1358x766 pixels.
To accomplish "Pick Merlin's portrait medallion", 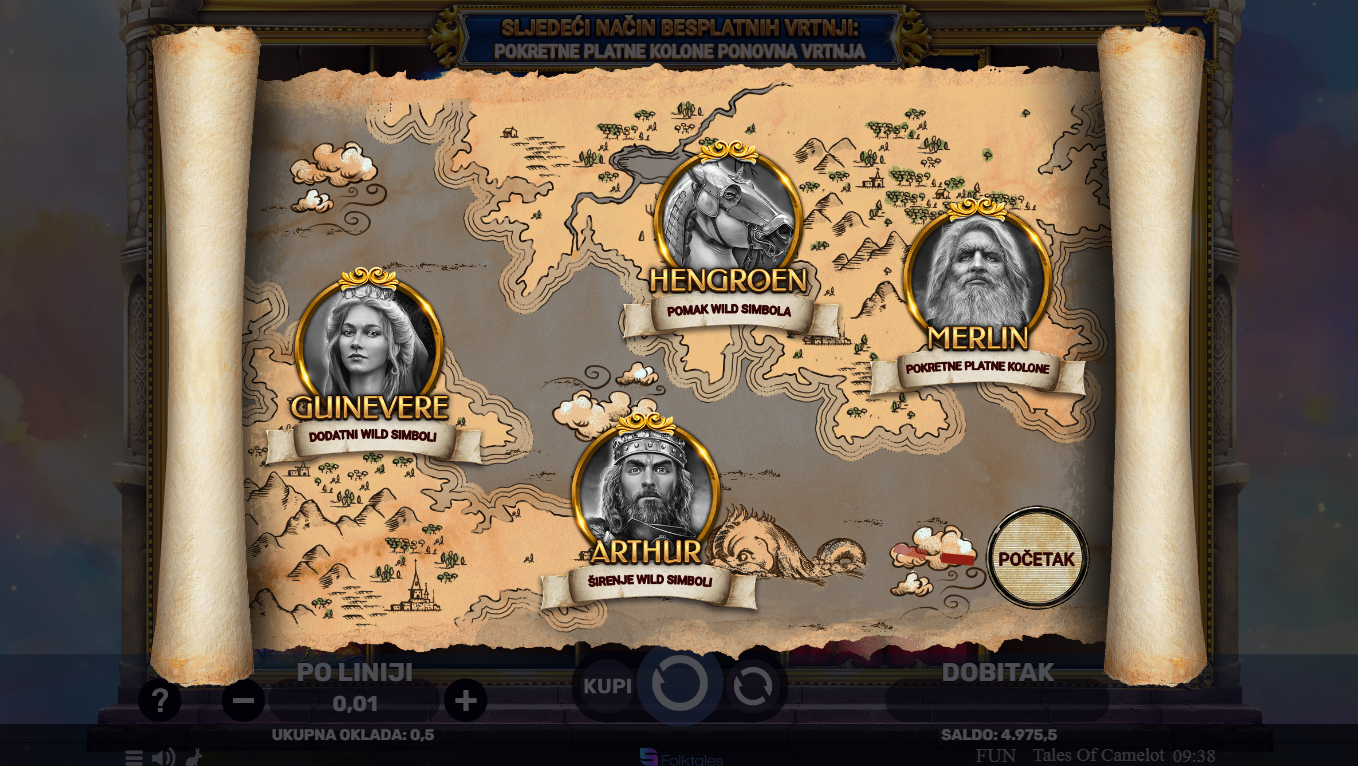I will (x=977, y=275).
